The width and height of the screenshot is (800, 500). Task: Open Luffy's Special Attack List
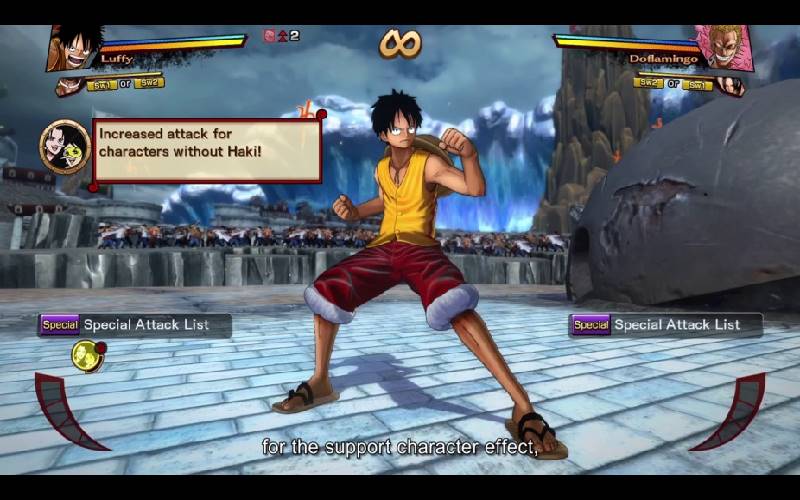pos(135,325)
